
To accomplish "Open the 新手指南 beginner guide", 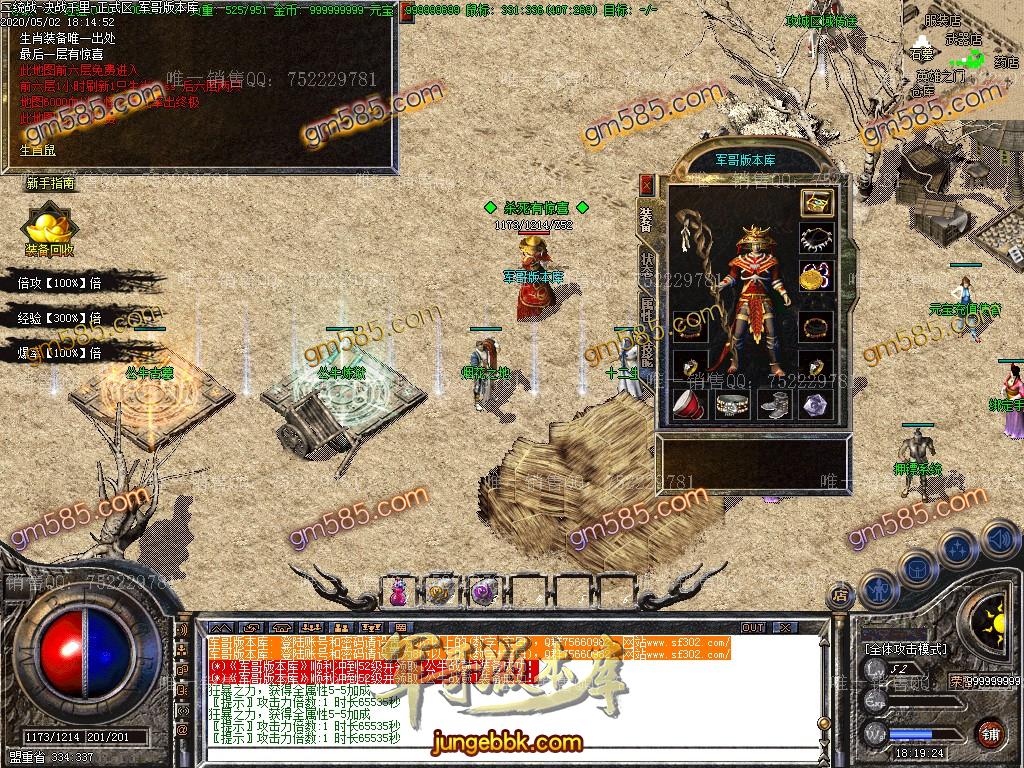I will point(50,183).
